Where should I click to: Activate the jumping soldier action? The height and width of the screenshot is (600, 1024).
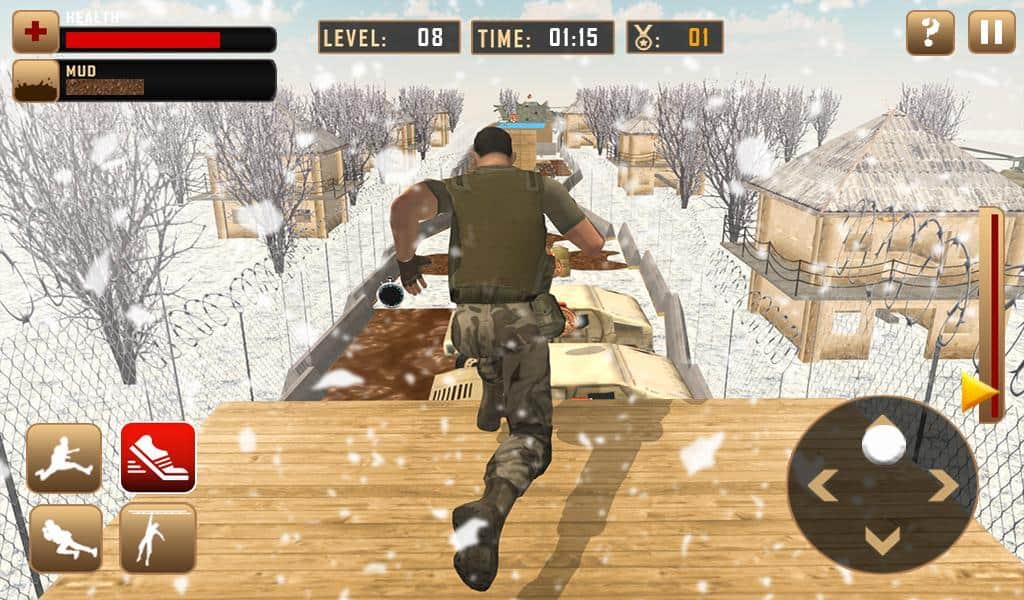pos(64,458)
